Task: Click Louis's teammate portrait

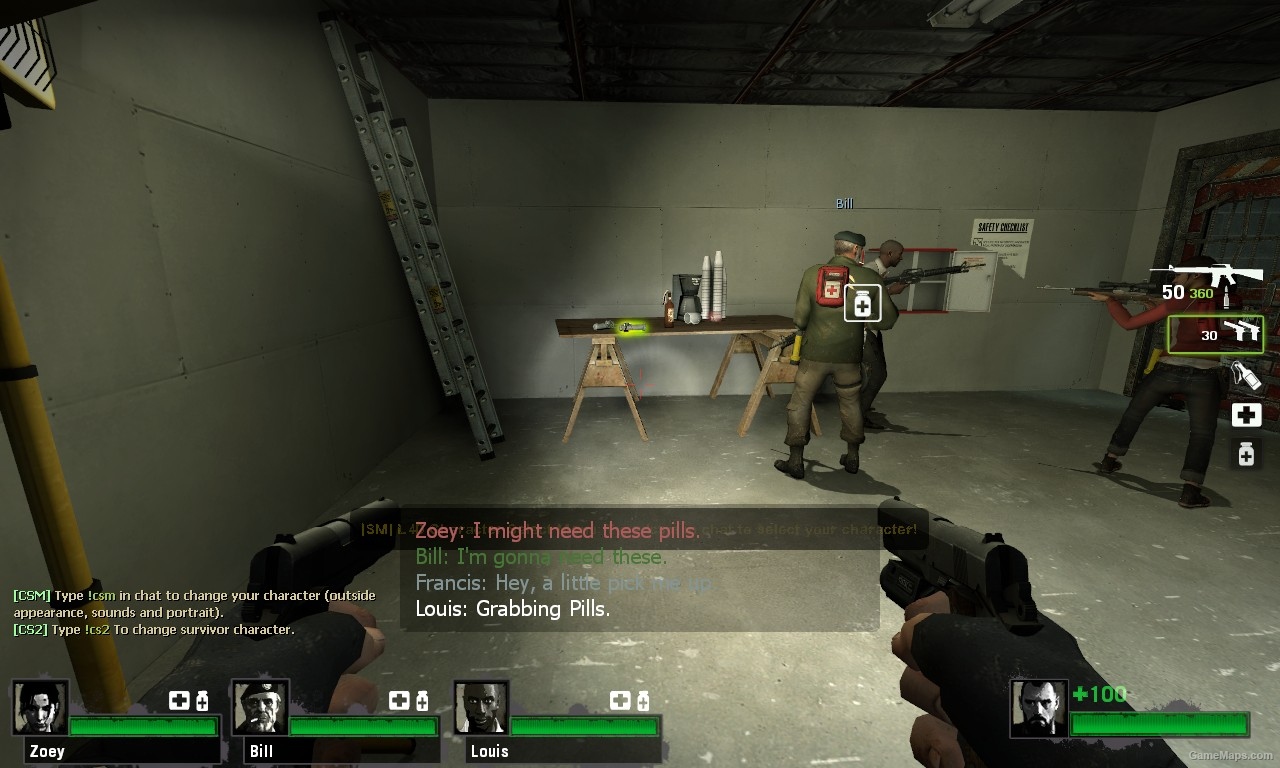Action: pos(481,707)
